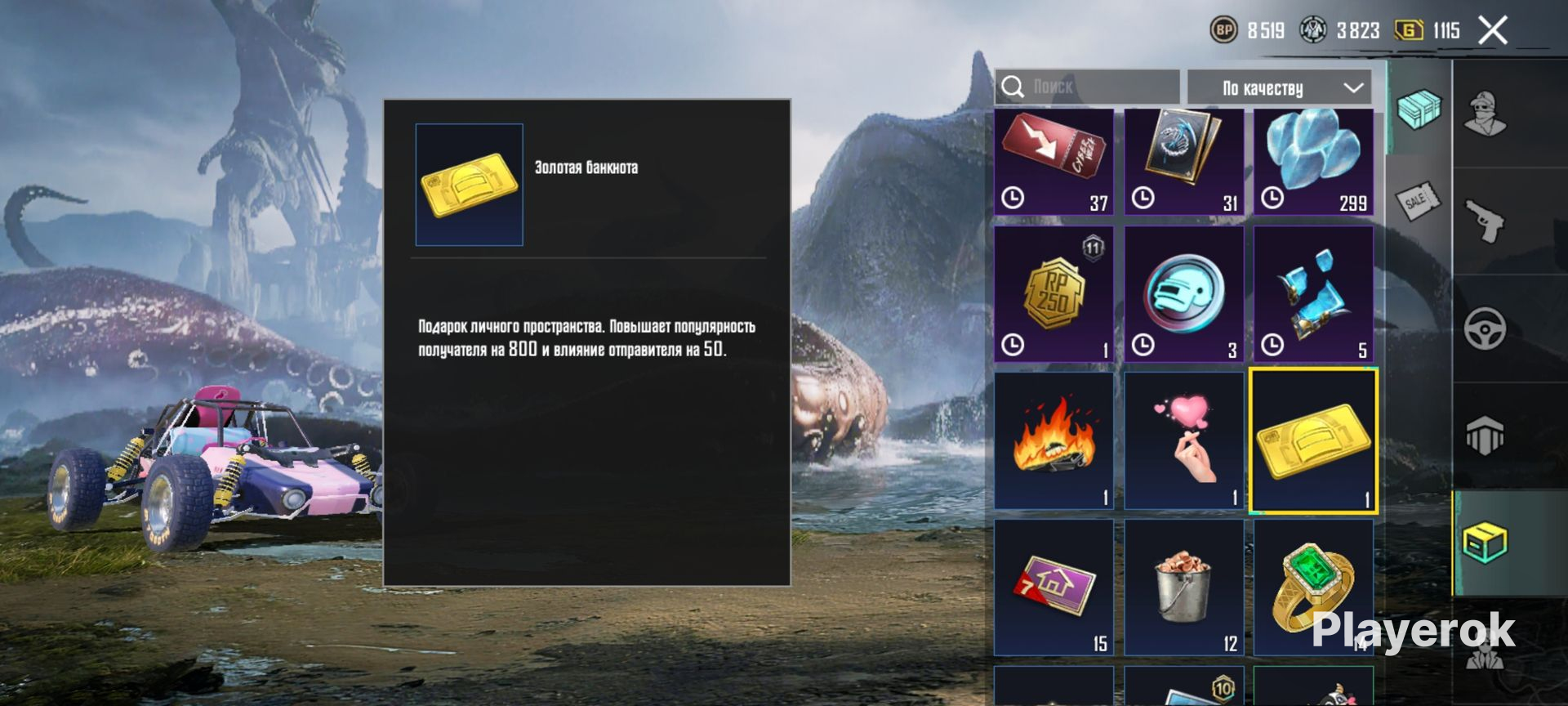Pick the emerald gold ring item

(1313, 587)
